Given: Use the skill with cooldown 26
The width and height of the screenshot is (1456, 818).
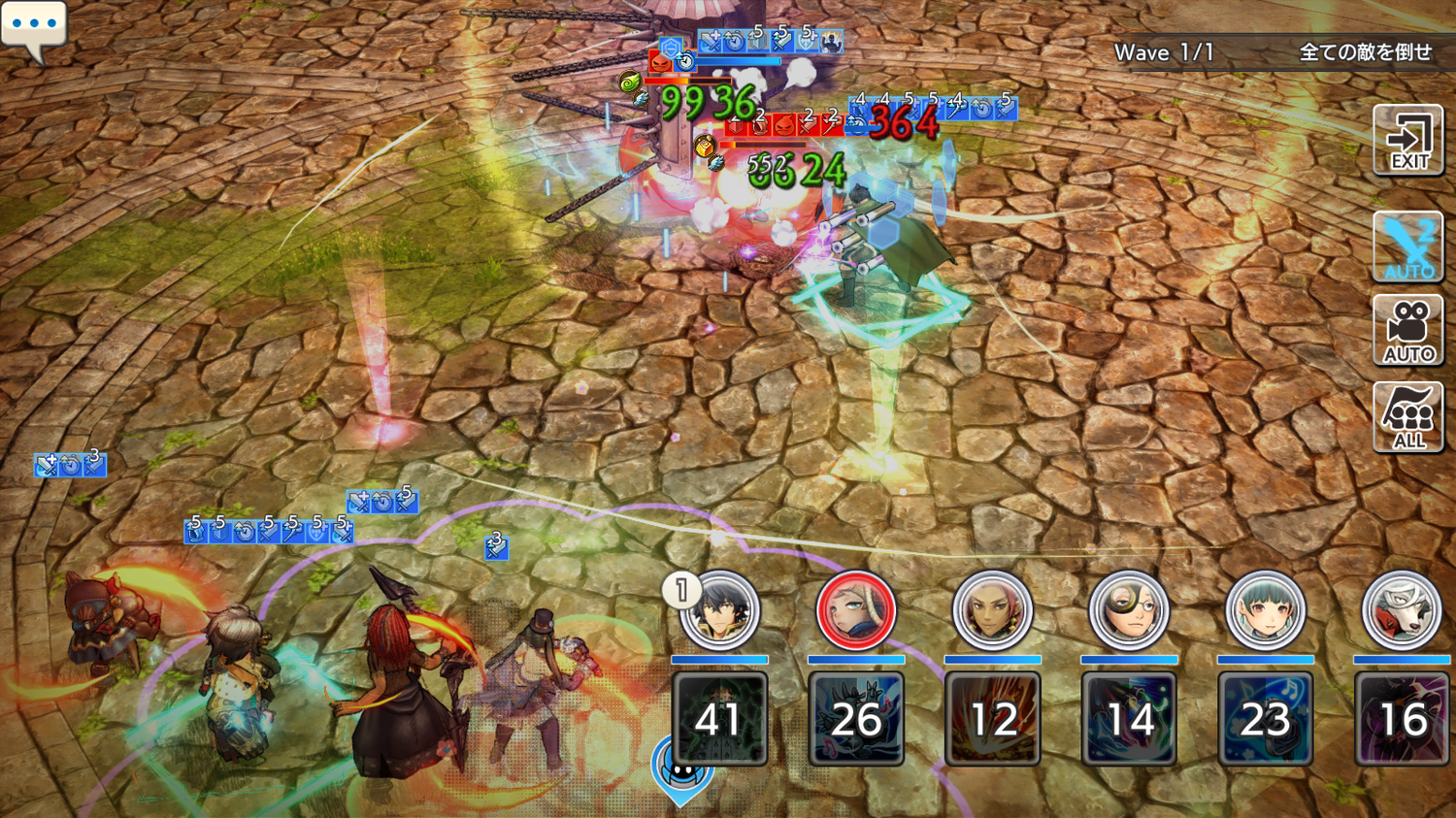Looking at the screenshot, I should tap(856, 719).
